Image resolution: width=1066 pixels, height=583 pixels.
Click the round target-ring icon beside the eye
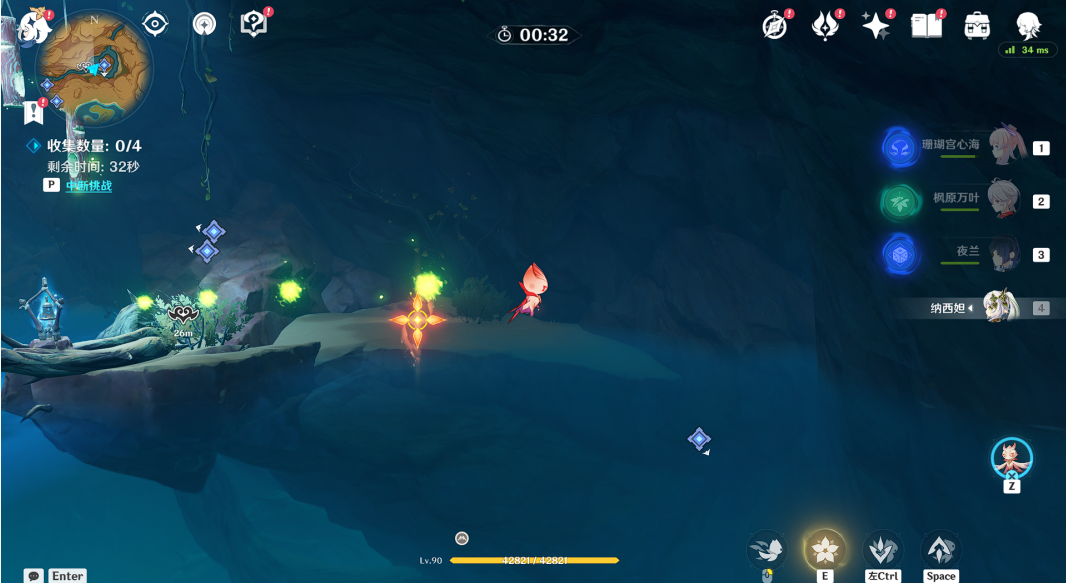(204, 23)
